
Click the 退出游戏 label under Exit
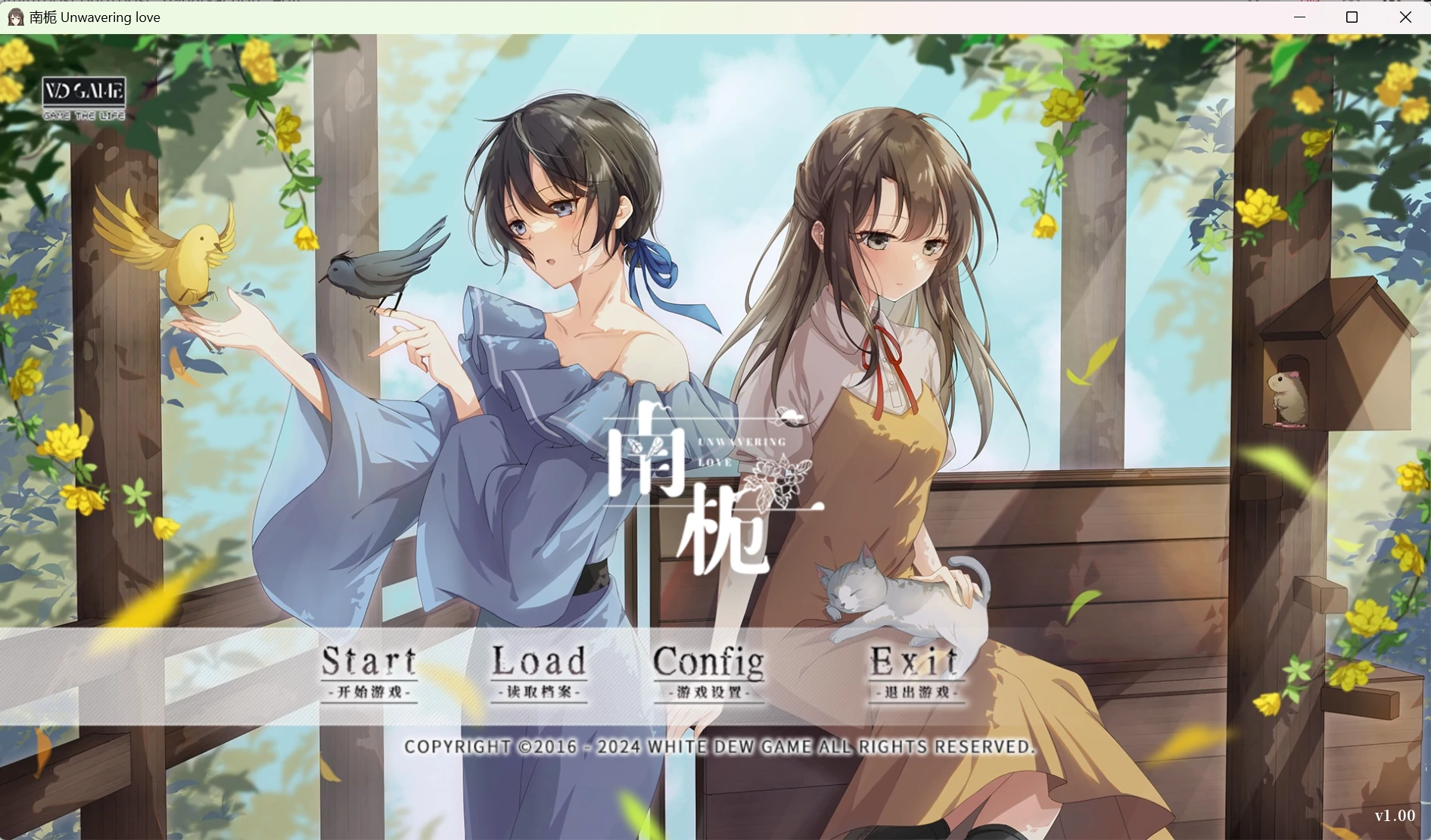pos(916,692)
